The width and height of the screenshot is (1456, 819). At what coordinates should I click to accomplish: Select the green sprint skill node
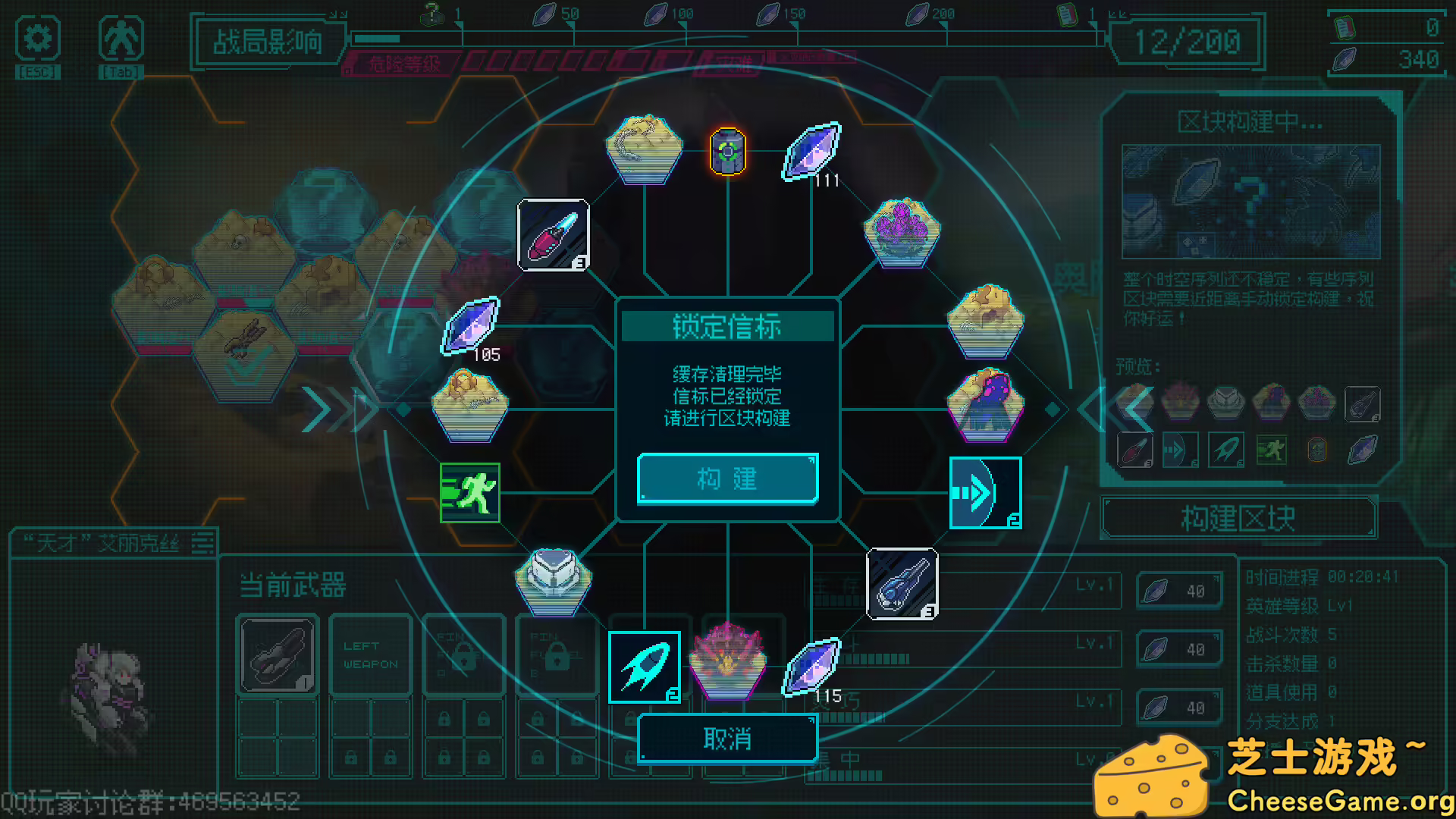pyautogui.click(x=469, y=493)
